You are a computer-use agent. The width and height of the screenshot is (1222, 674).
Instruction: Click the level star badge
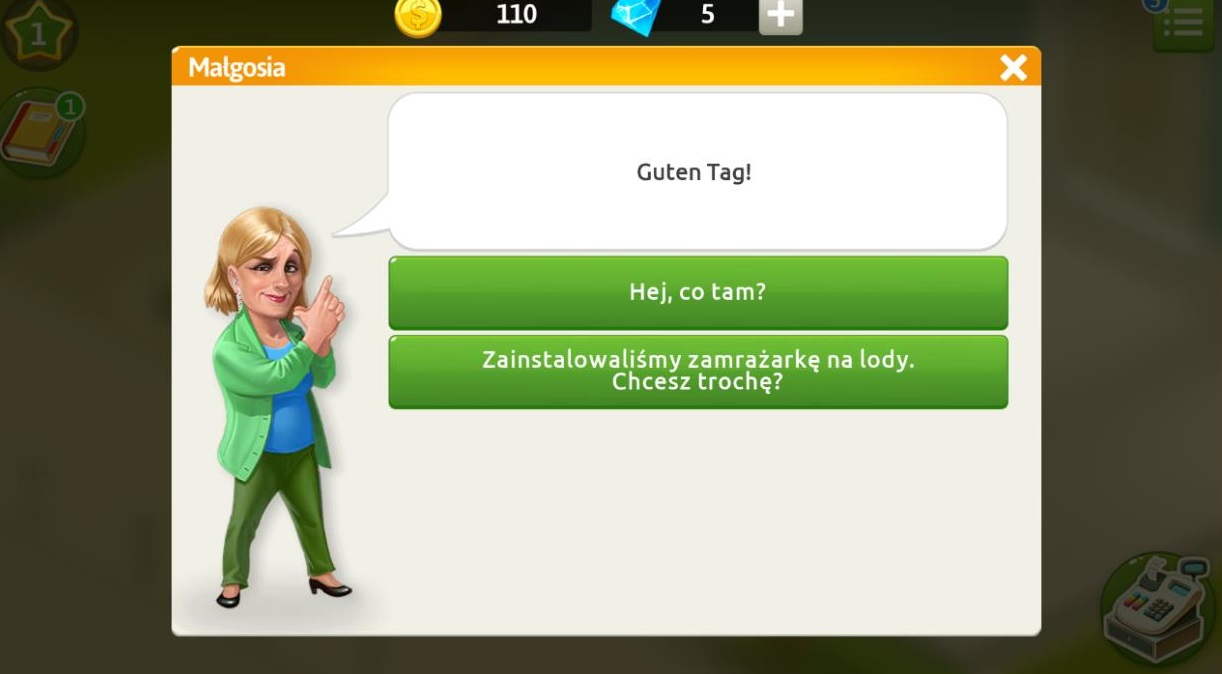click(x=38, y=34)
